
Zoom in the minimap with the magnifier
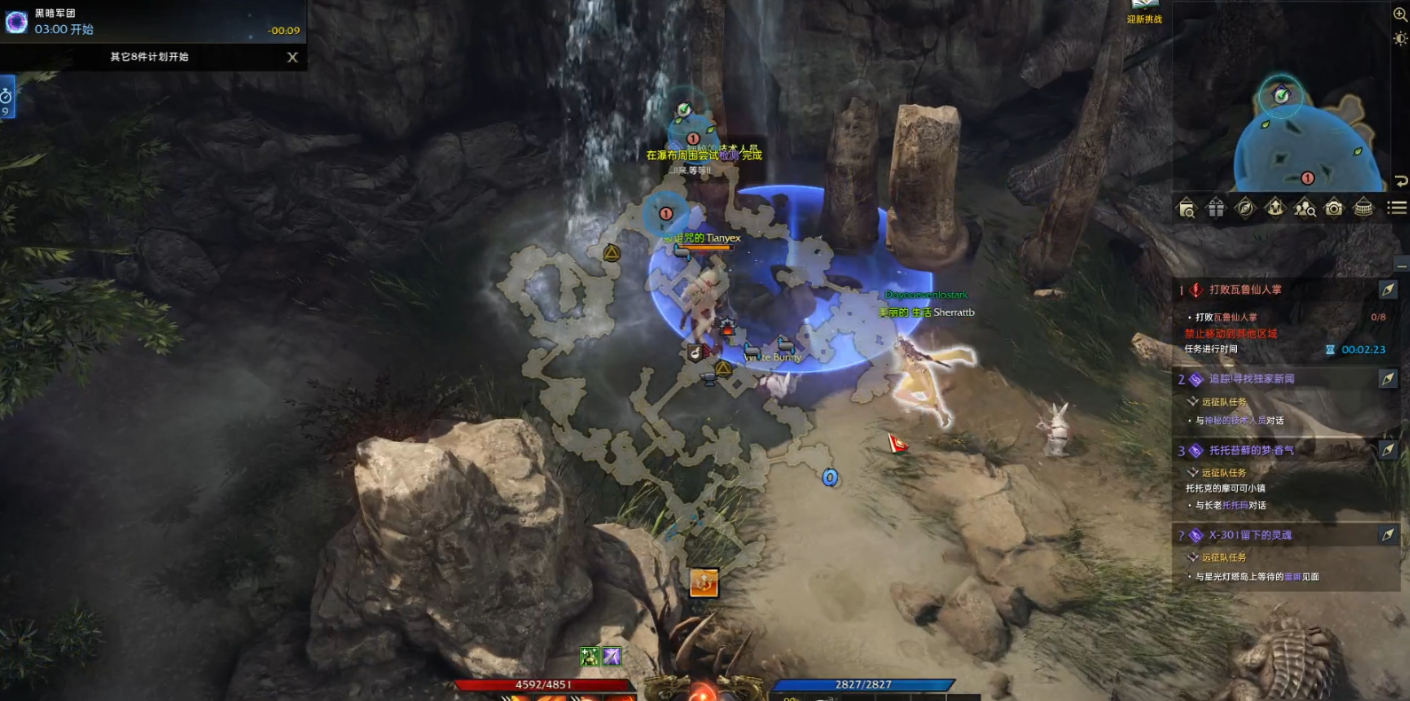1400,14
